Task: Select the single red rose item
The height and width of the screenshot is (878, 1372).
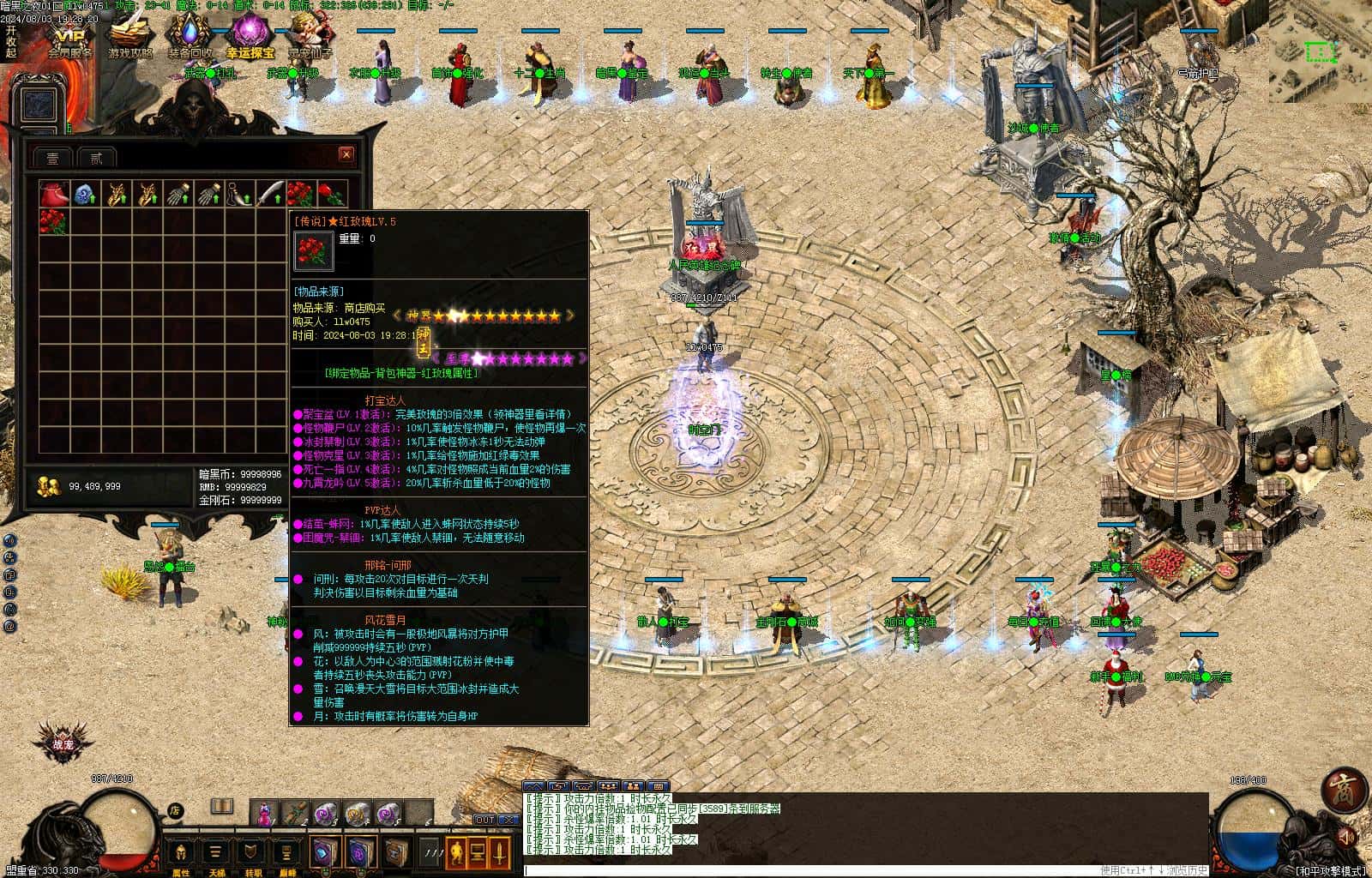Action: tap(332, 194)
